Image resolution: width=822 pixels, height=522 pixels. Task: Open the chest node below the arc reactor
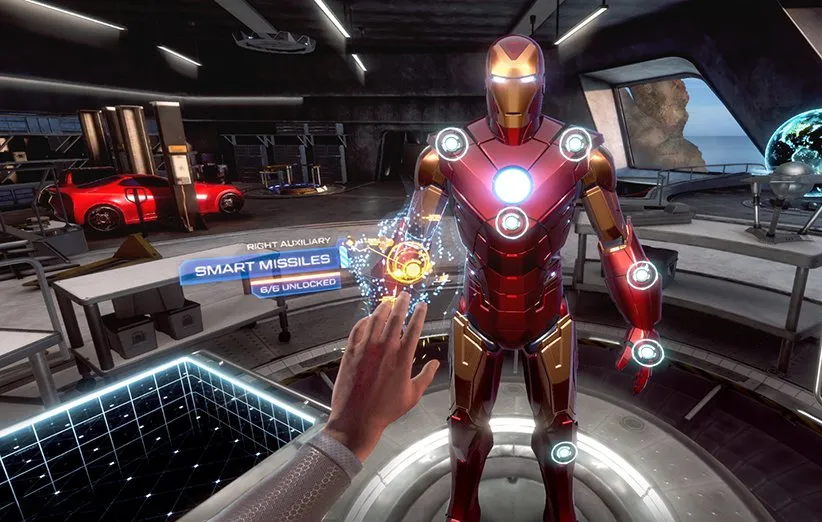coord(512,222)
